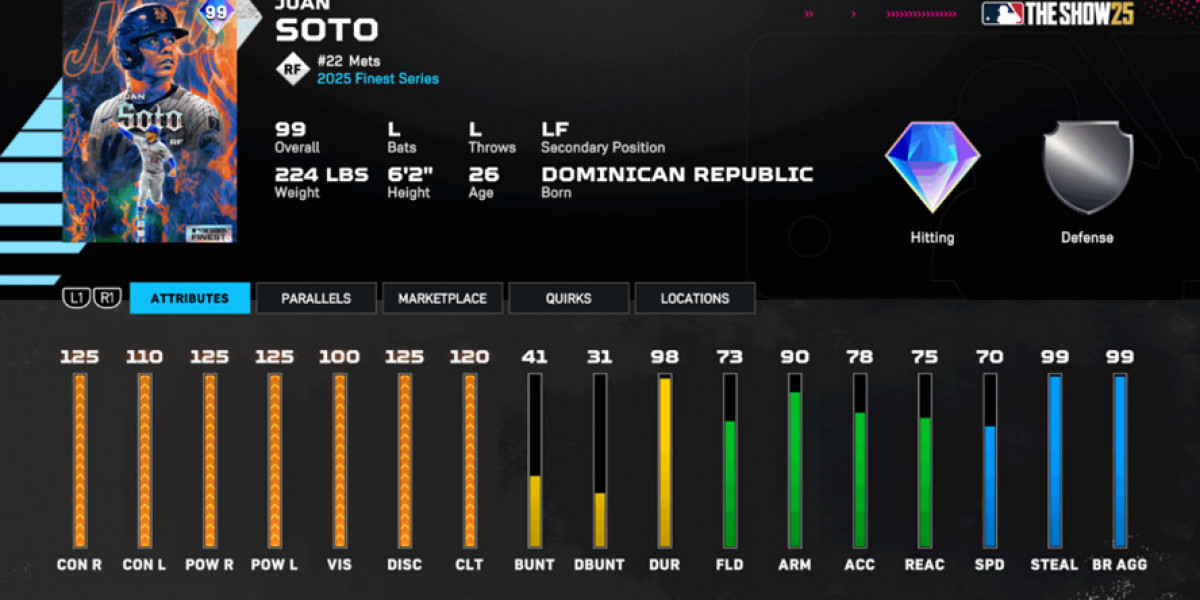
Task: Select the Hitting diamond icon
Action: [x=932, y=167]
